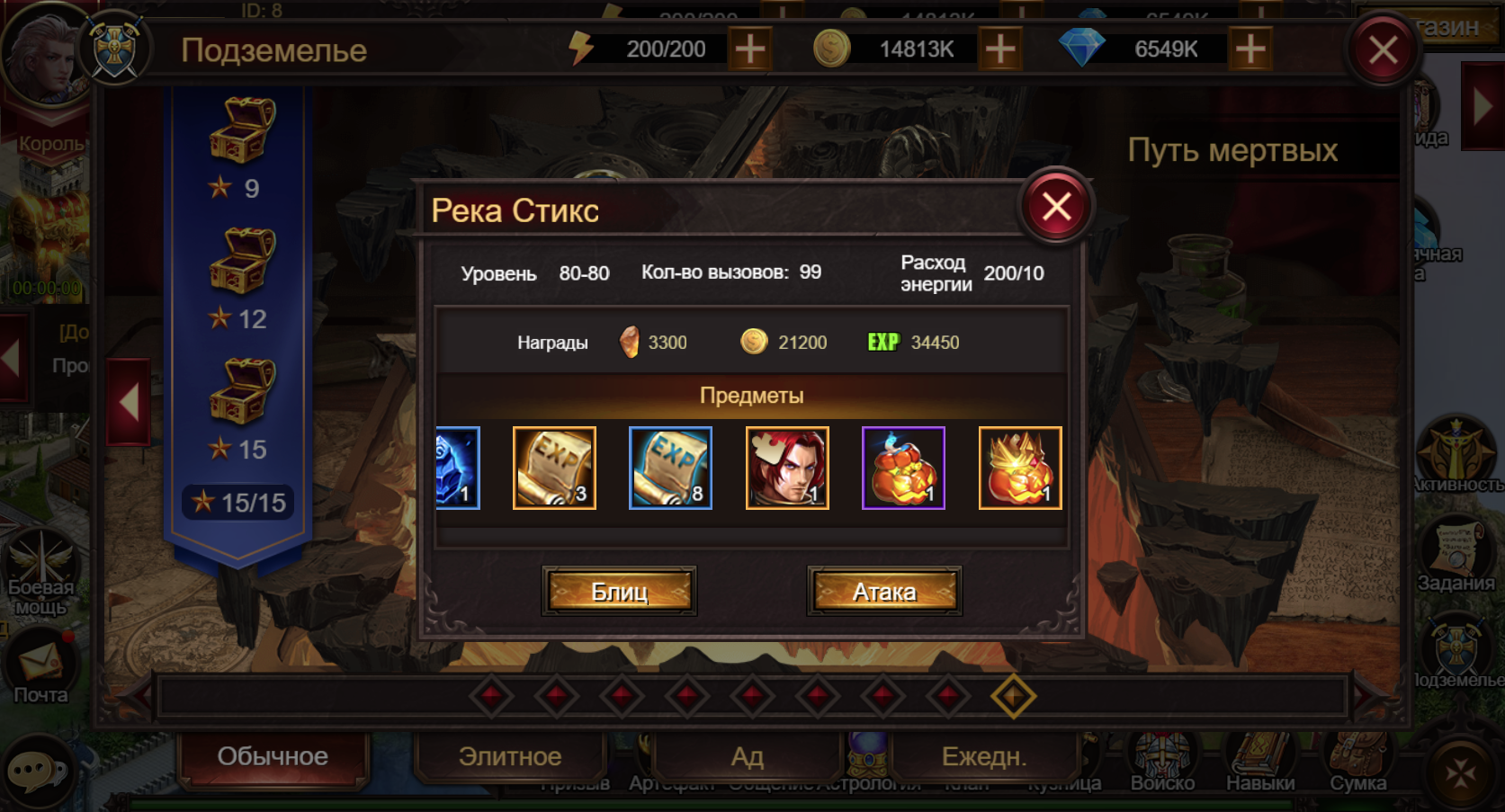Select the Ежедн. daily tab
This screenshot has height=812, width=1505.
tap(983, 756)
